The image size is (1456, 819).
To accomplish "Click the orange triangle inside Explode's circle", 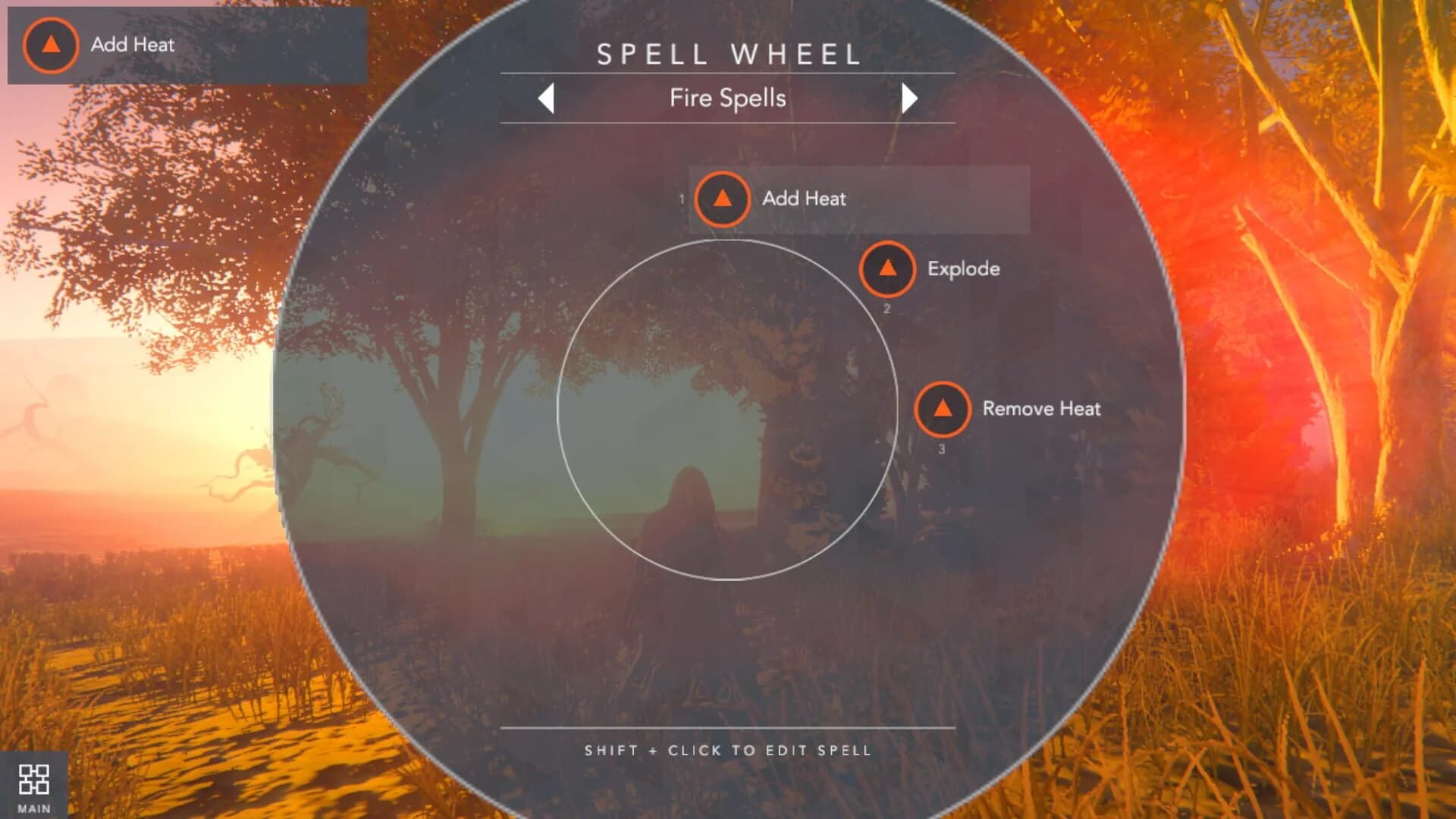I will pyautogui.click(x=887, y=269).
